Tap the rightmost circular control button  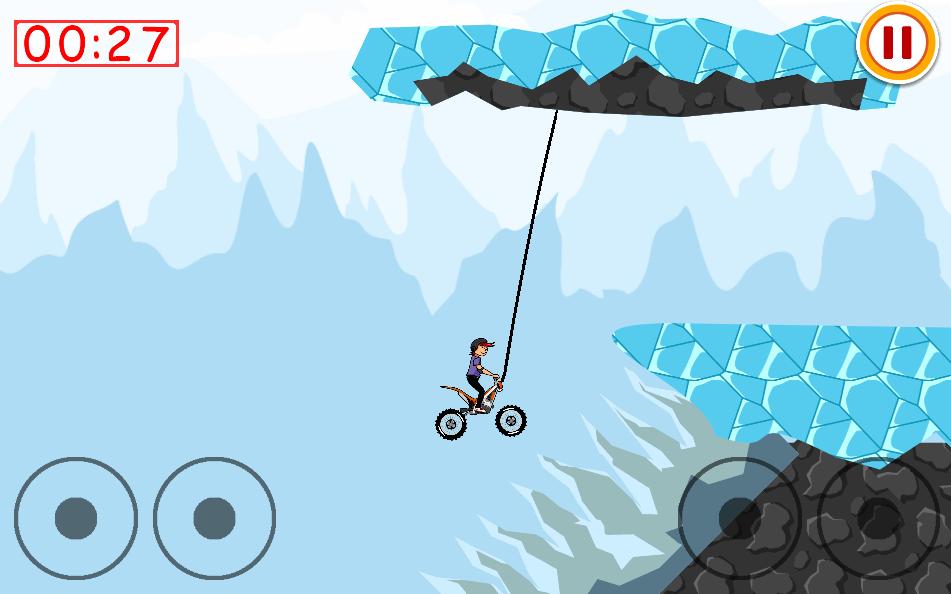click(x=880, y=518)
